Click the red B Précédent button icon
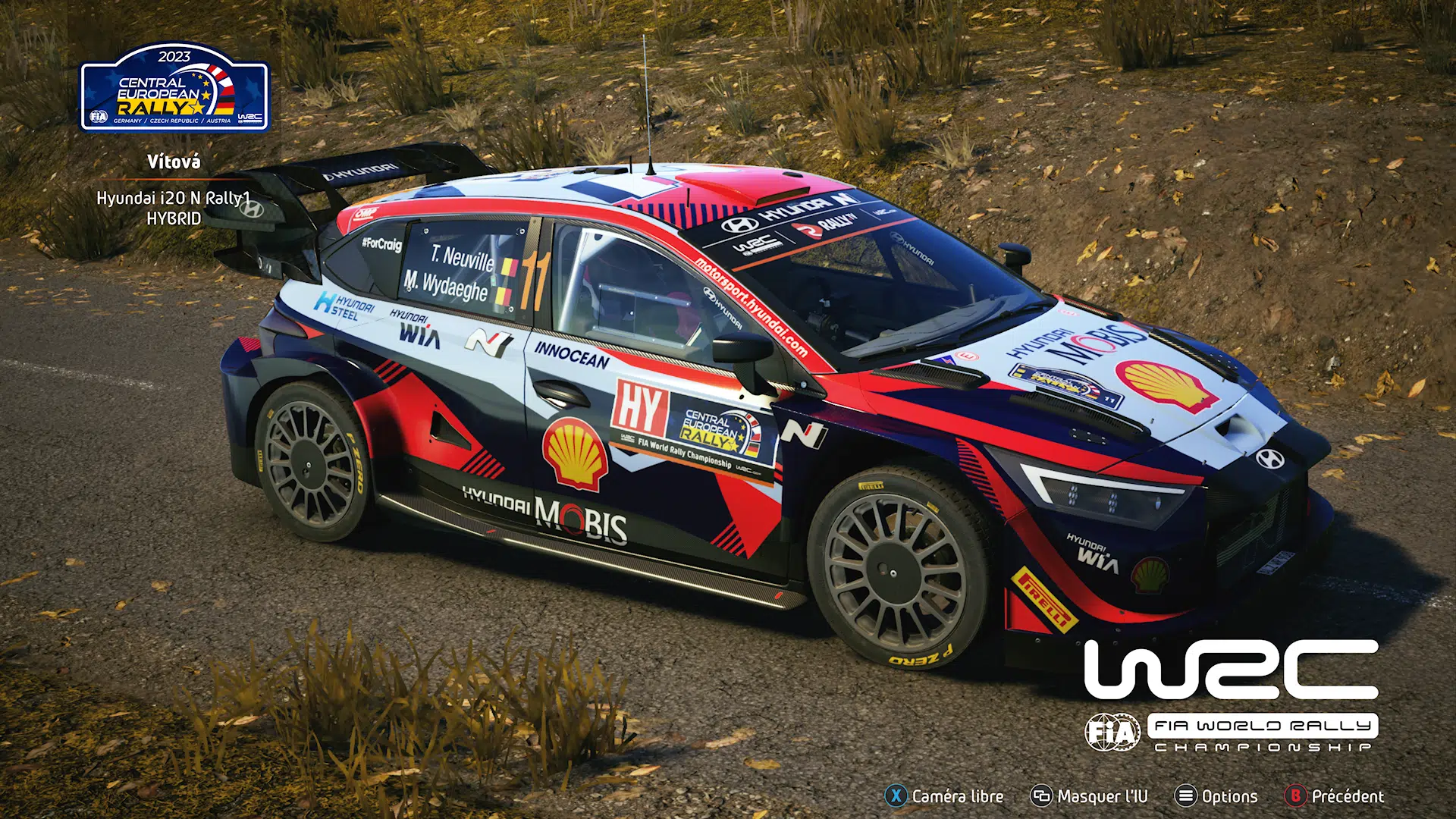The image size is (1456, 819). [x=1294, y=796]
